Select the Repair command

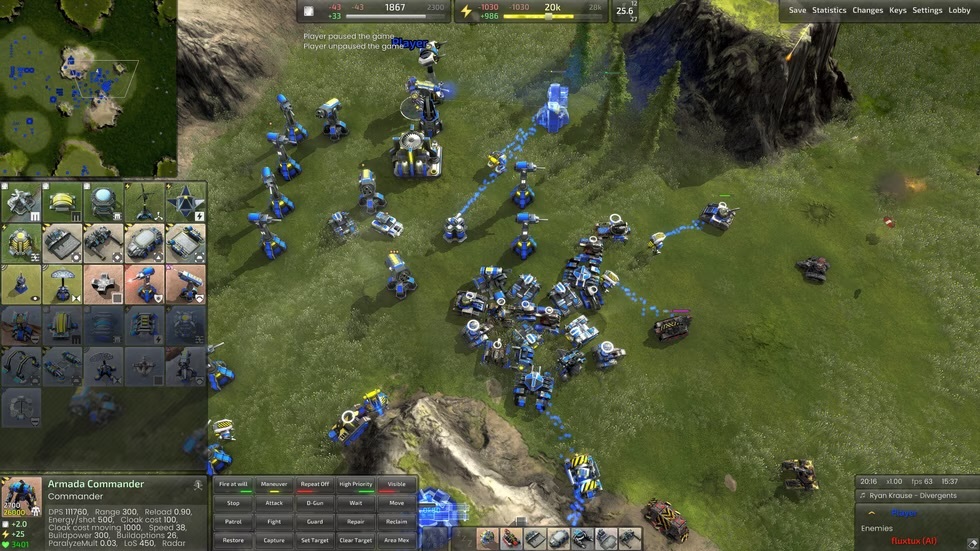point(356,521)
